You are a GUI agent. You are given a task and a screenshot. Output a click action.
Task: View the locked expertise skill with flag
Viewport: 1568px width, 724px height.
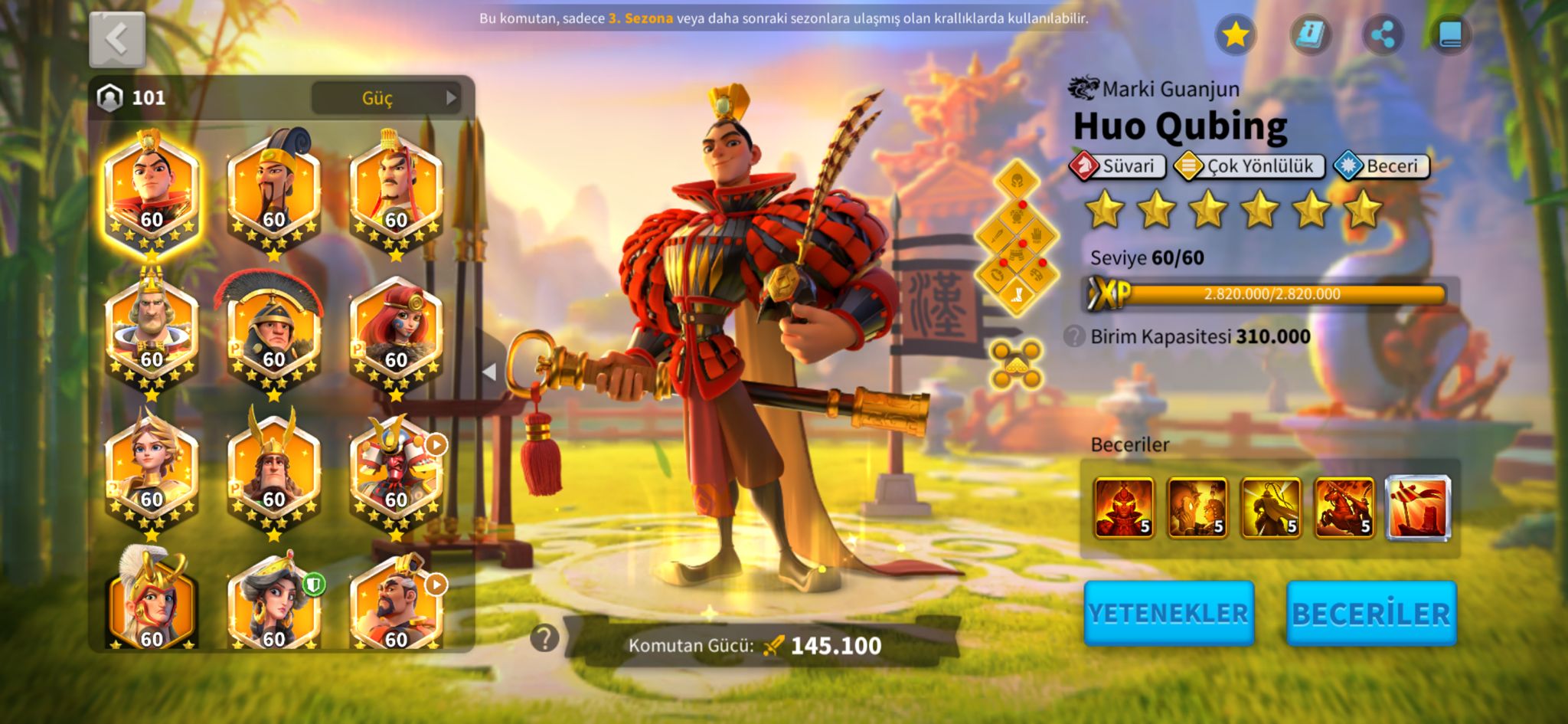1418,507
